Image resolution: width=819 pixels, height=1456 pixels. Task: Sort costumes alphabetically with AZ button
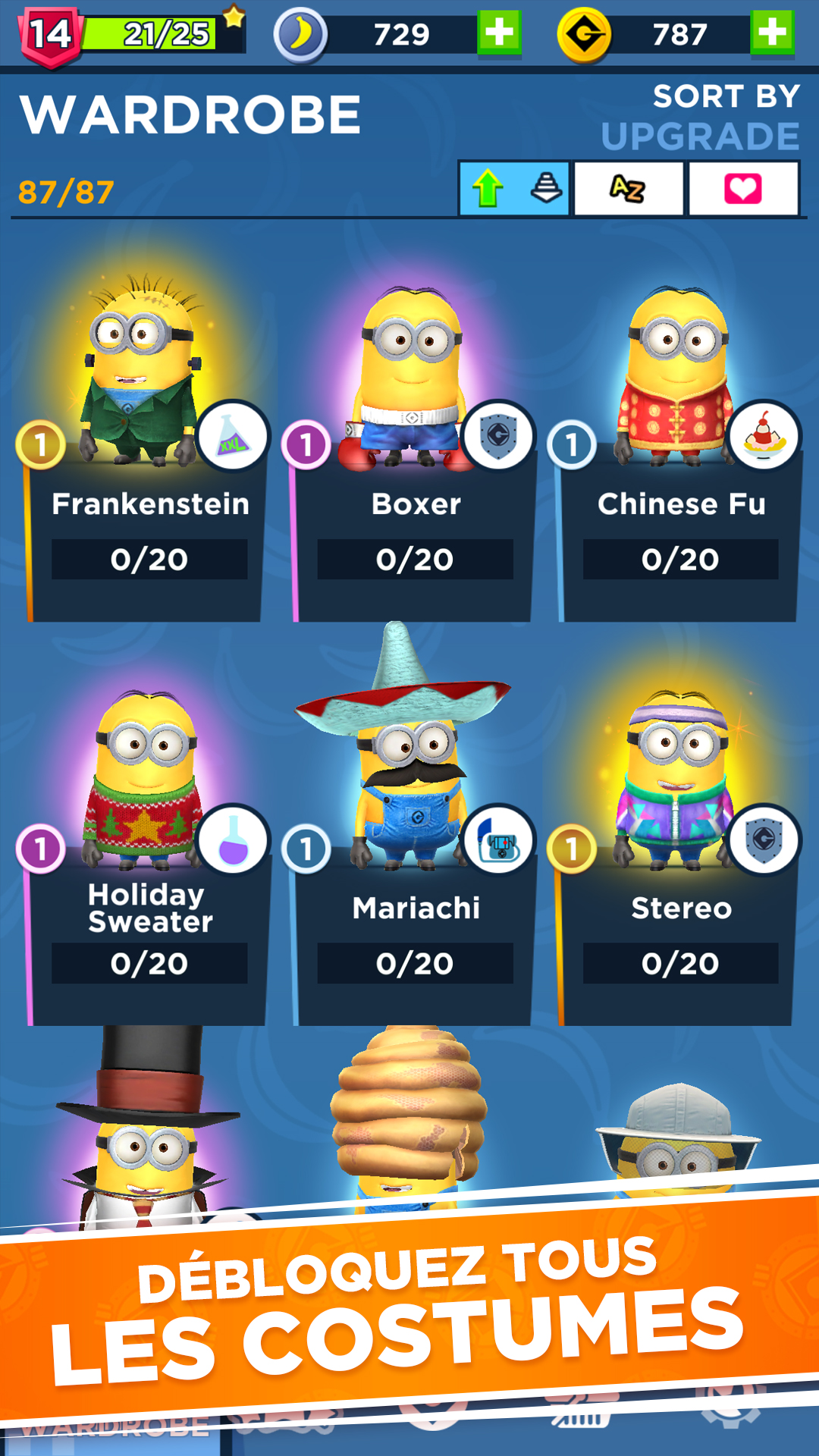[629, 188]
